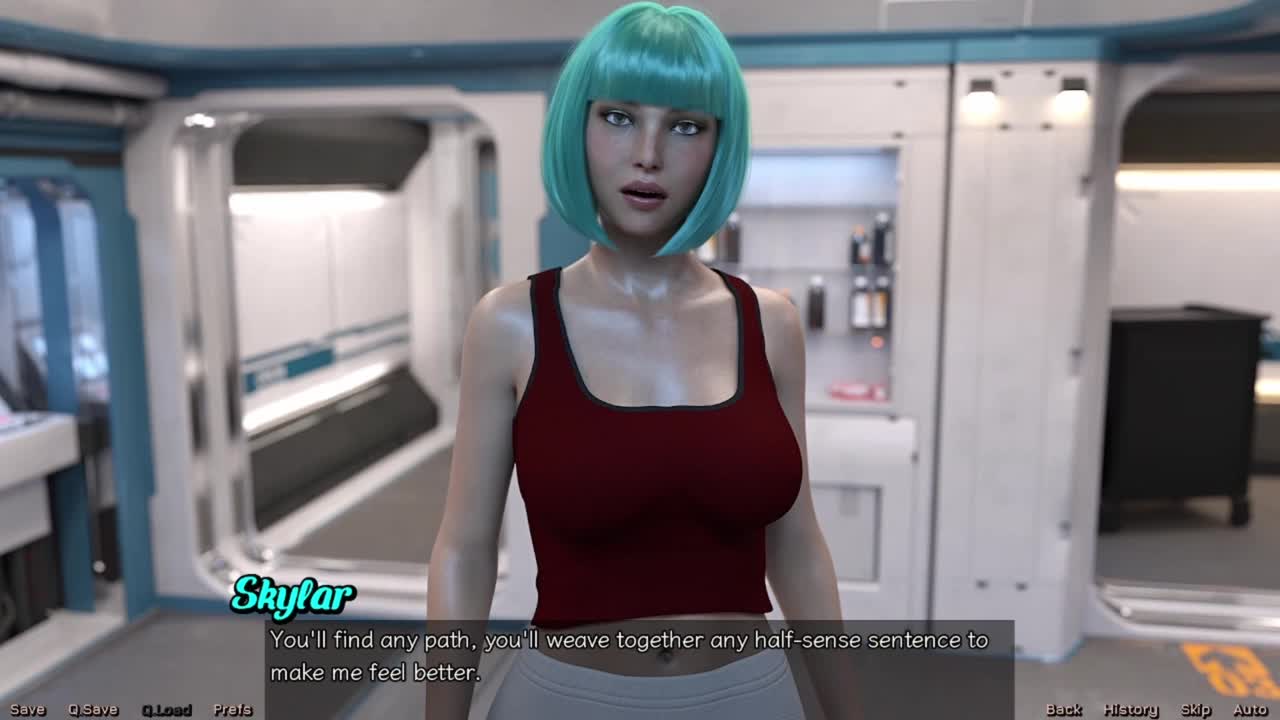Screen dimensions: 1280x720
Task: Open the Prefs settings
Action: click(233, 709)
